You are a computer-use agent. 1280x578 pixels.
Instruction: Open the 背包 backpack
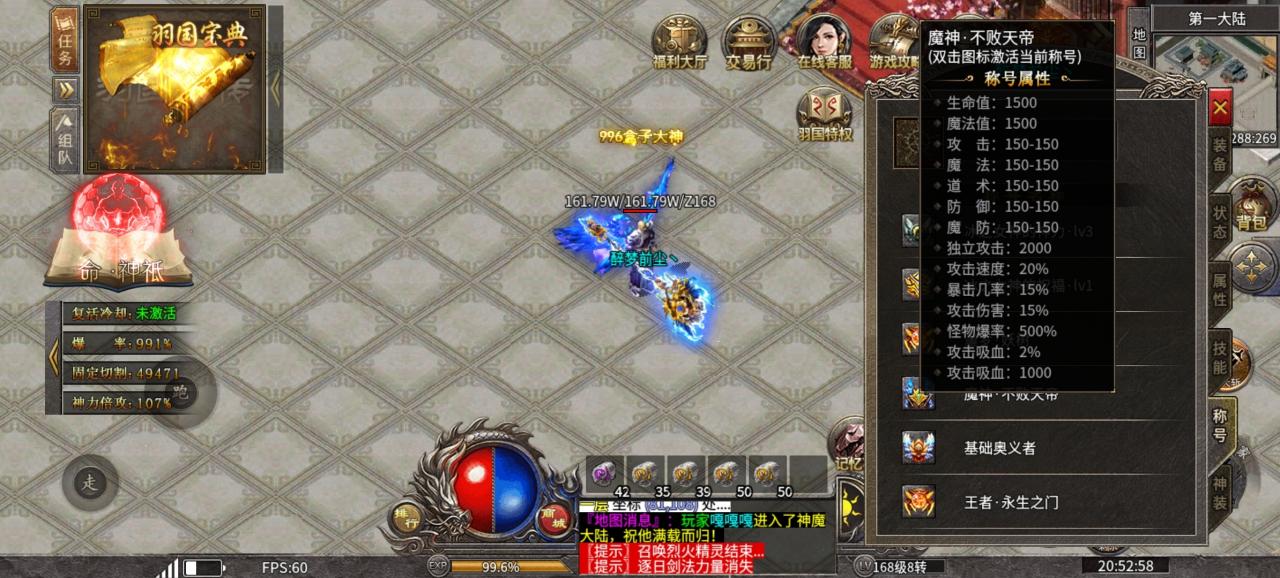point(1250,205)
